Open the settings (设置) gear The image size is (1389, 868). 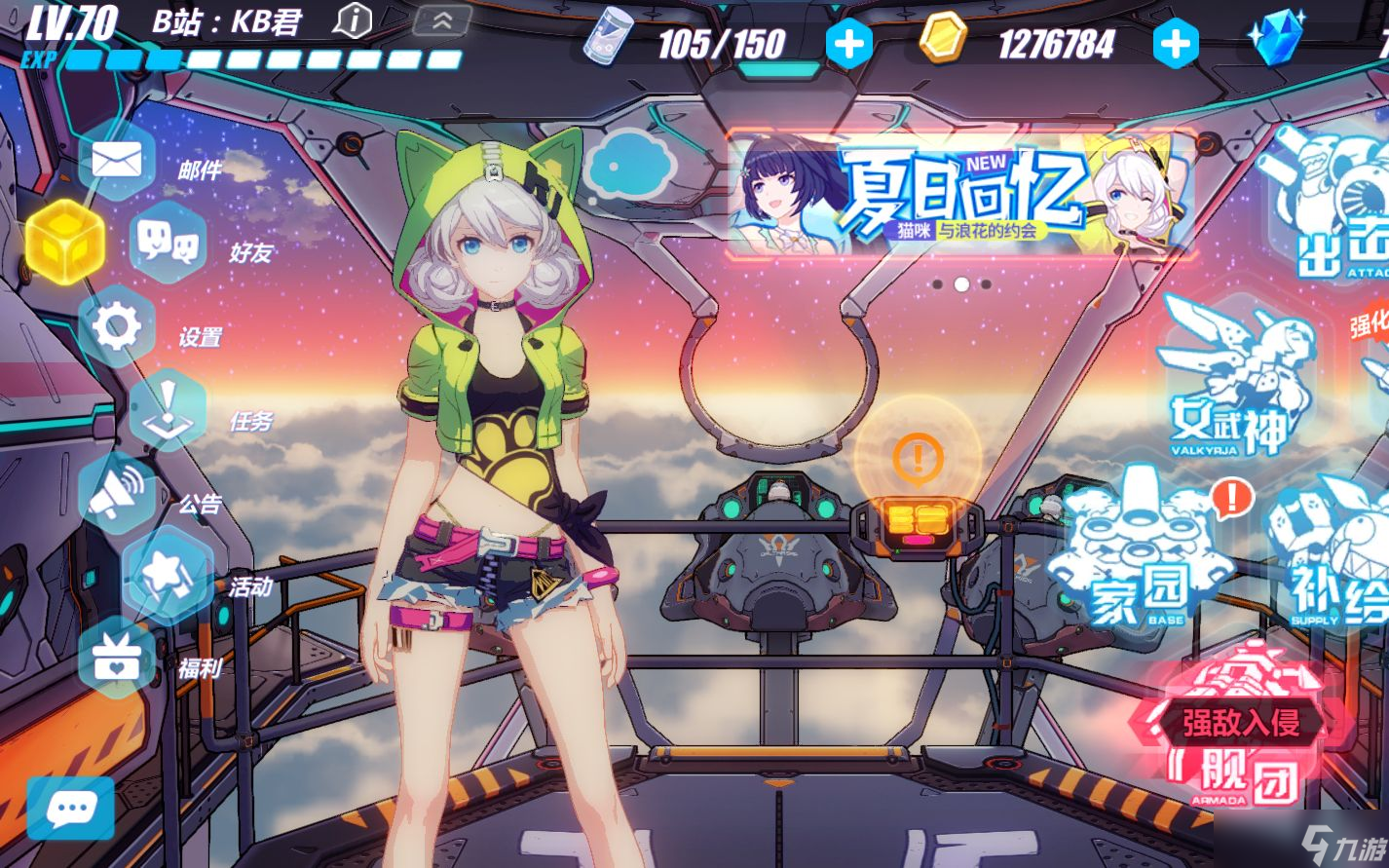[116, 327]
